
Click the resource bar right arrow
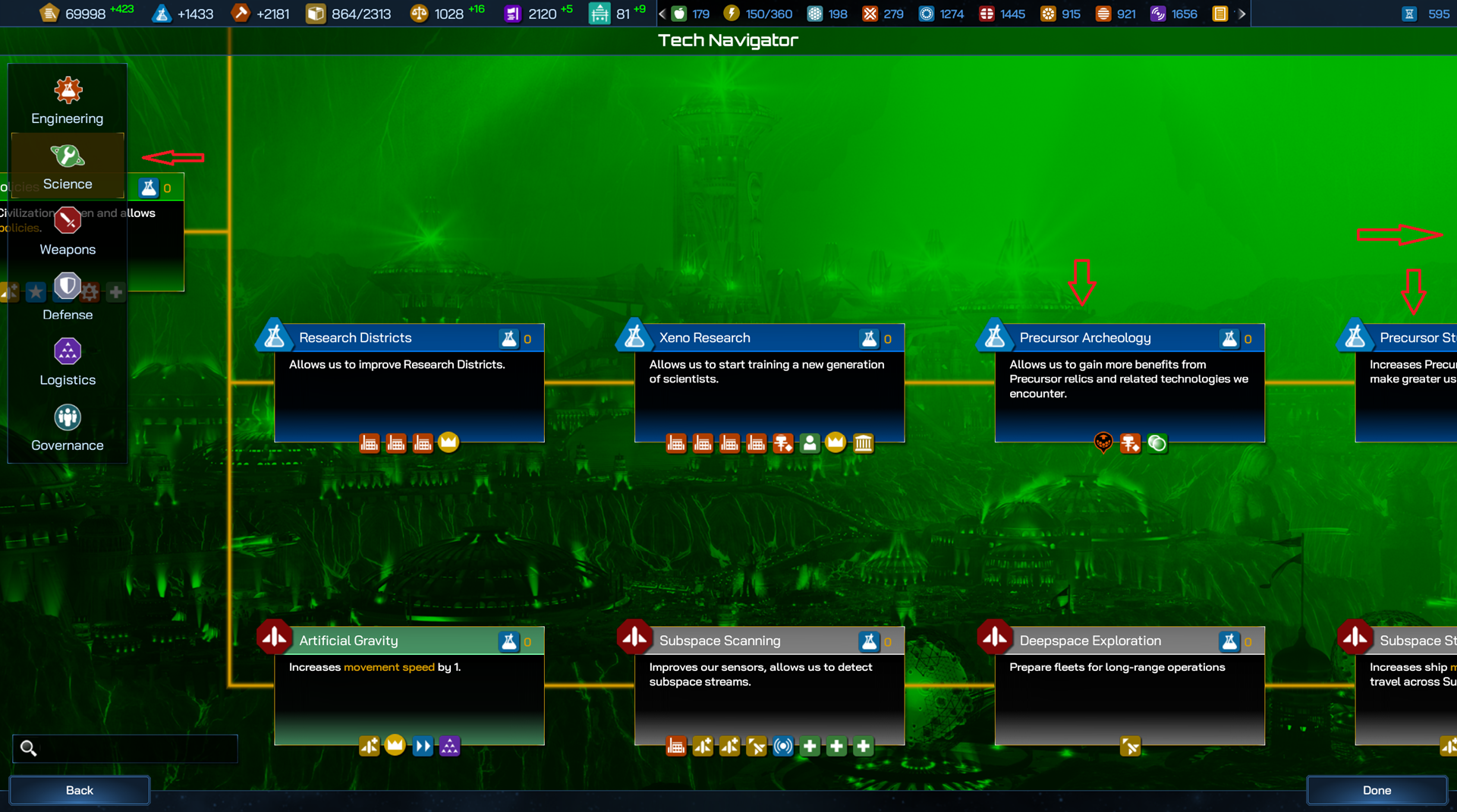point(1241,14)
